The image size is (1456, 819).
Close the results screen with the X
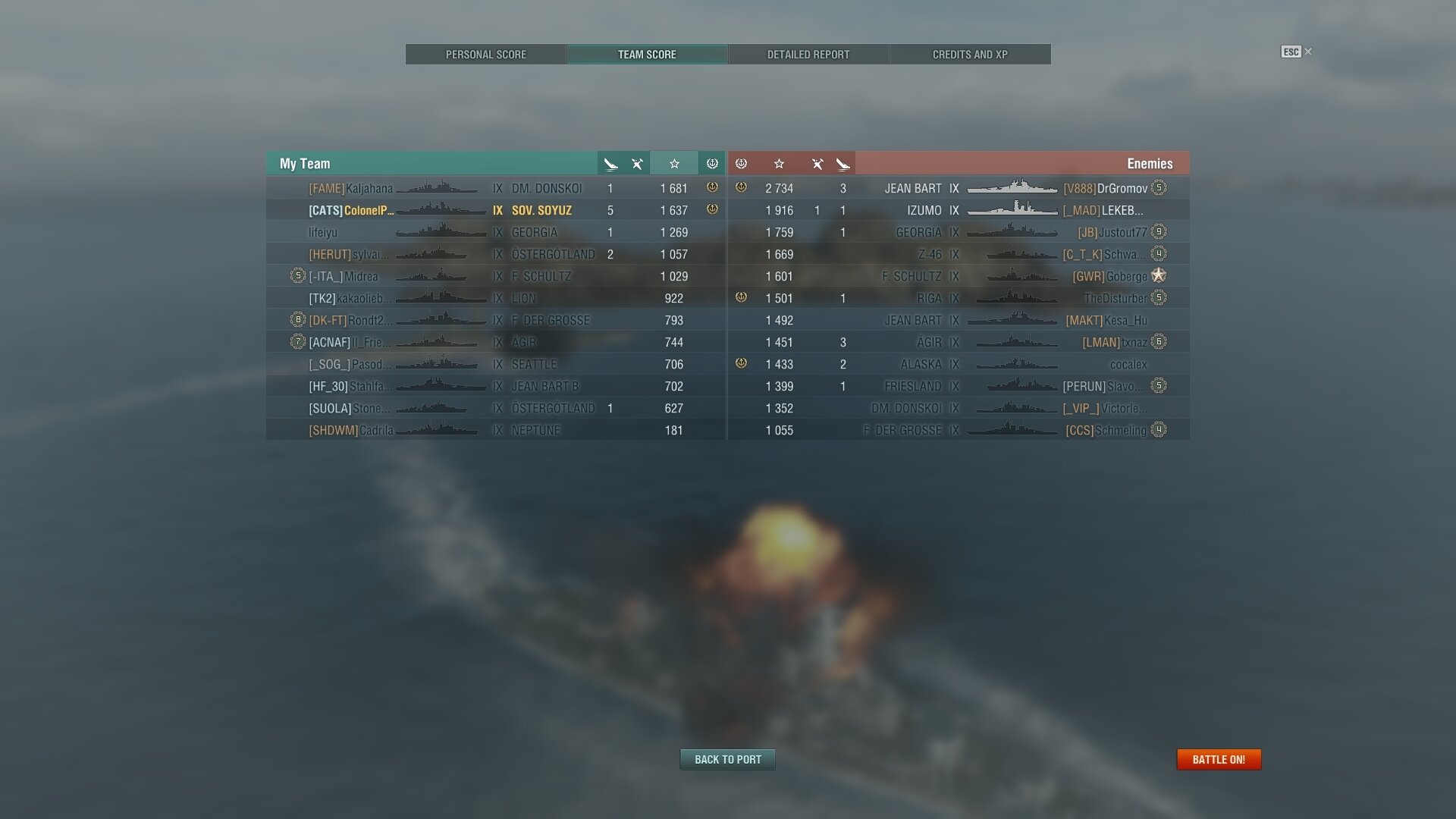[1308, 52]
